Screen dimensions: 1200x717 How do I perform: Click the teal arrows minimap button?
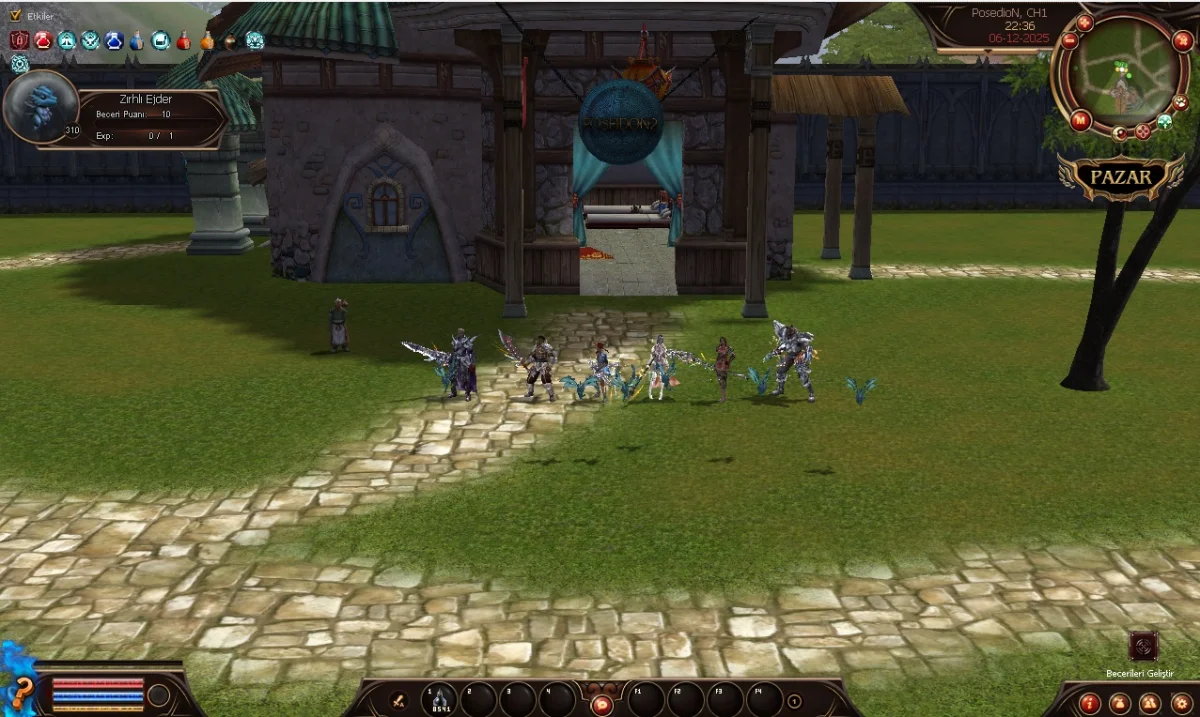click(1165, 121)
